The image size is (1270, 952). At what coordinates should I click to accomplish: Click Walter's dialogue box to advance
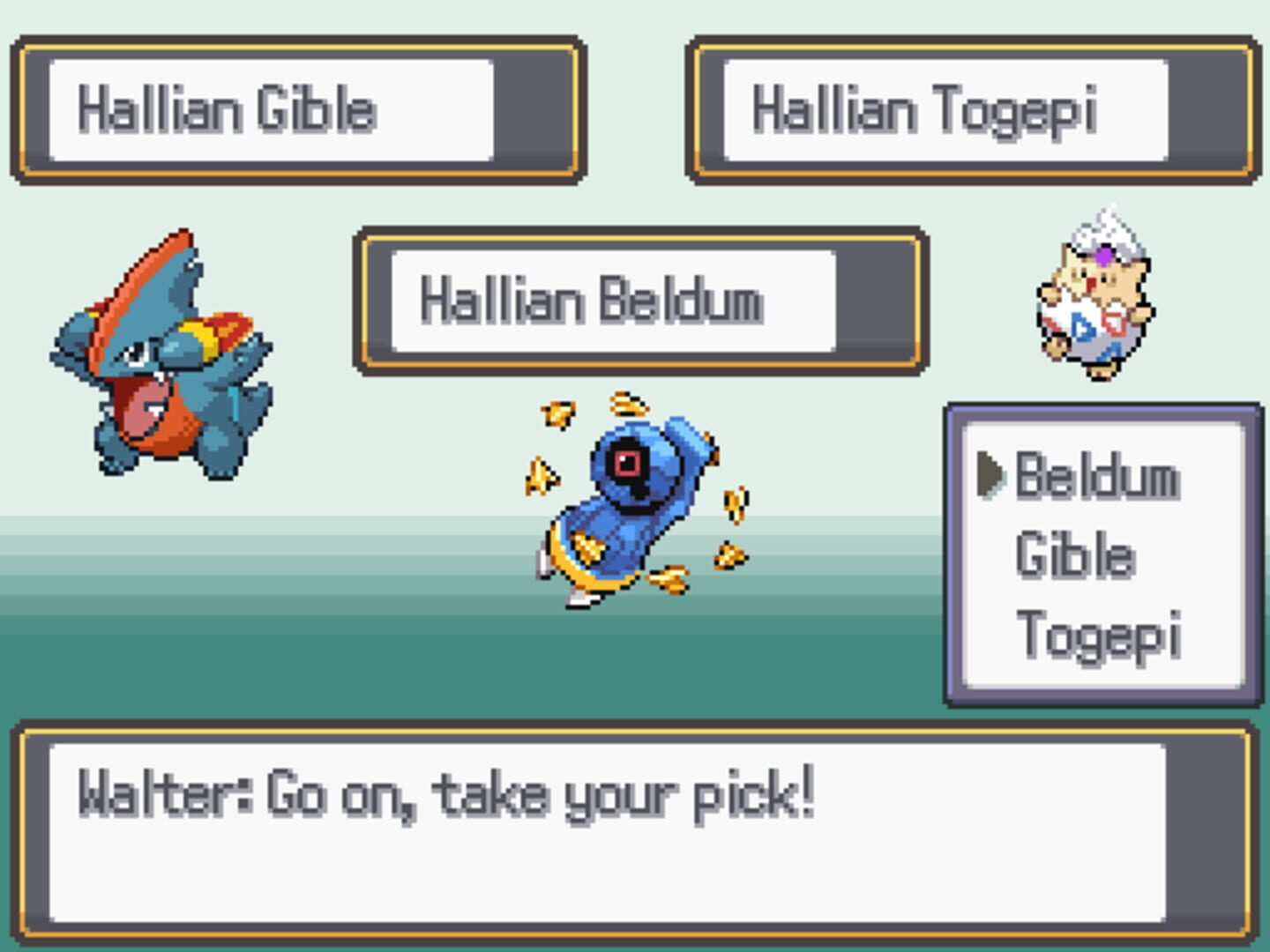coord(617,829)
